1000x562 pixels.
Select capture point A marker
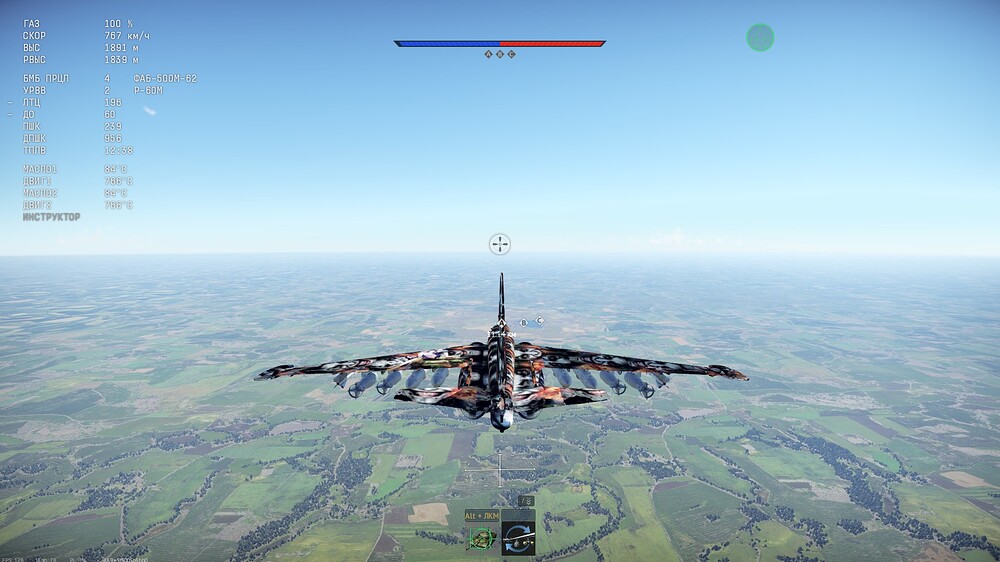[488, 54]
